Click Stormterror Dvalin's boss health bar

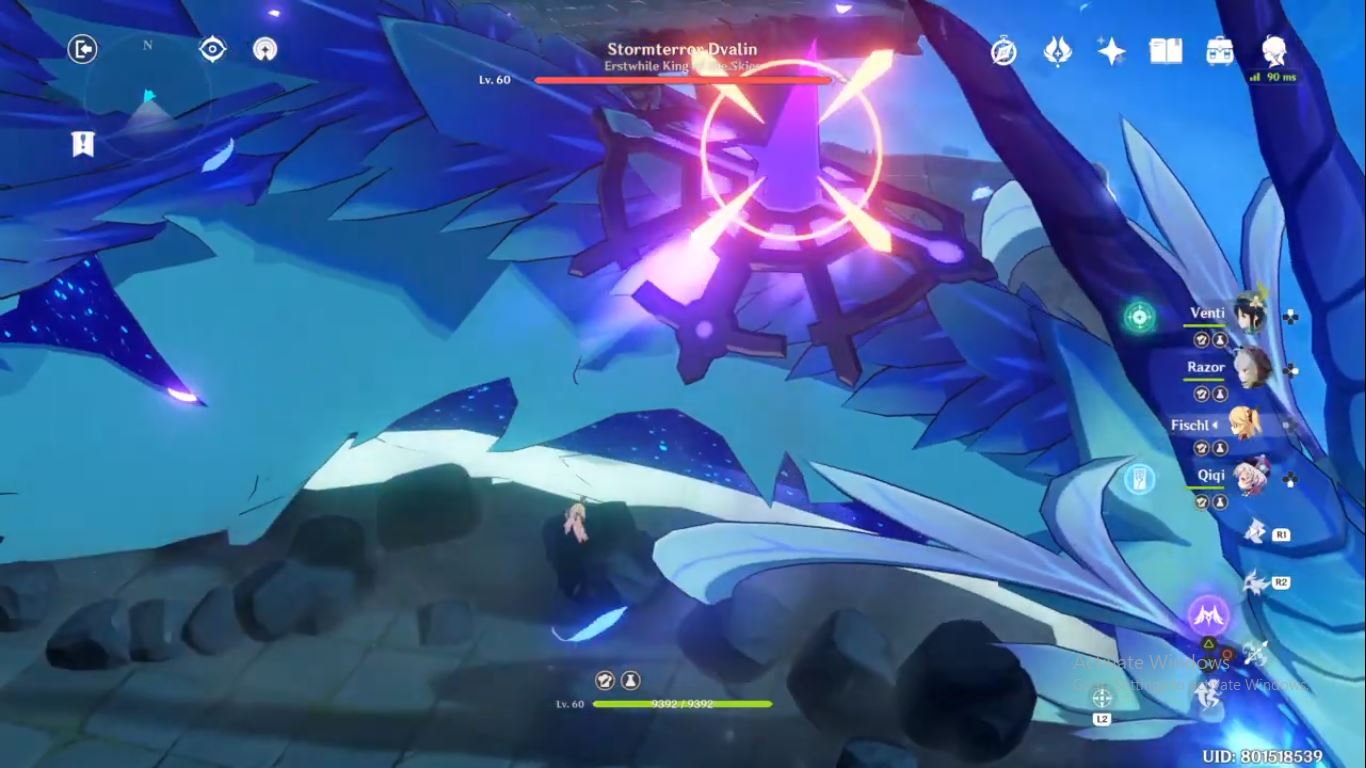pos(681,81)
